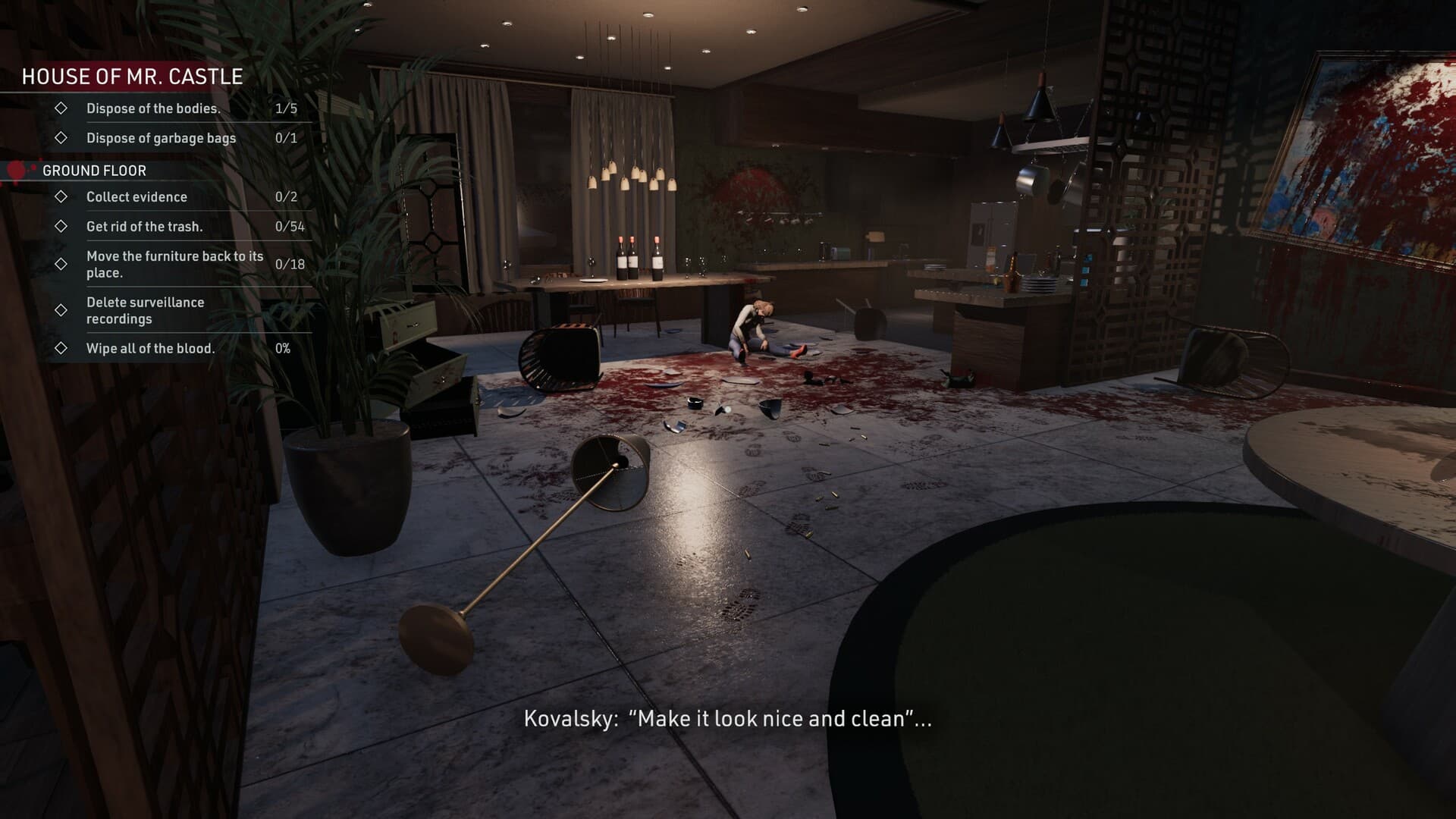
Task: Expand the HOUSE OF MR. CASTLE mission header
Action: coord(131,76)
